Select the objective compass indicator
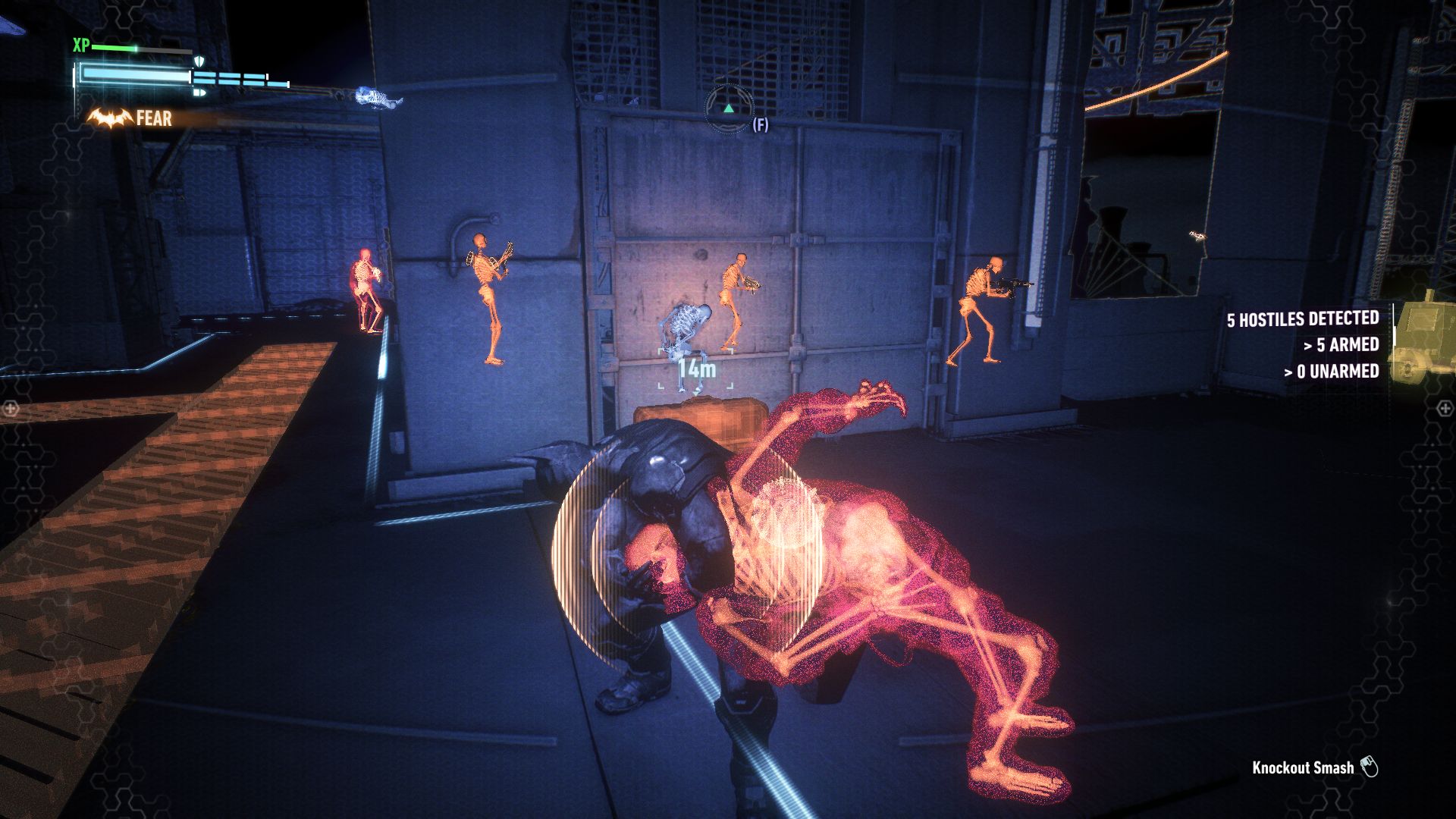The width and height of the screenshot is (1456, 819). [728, 110]
